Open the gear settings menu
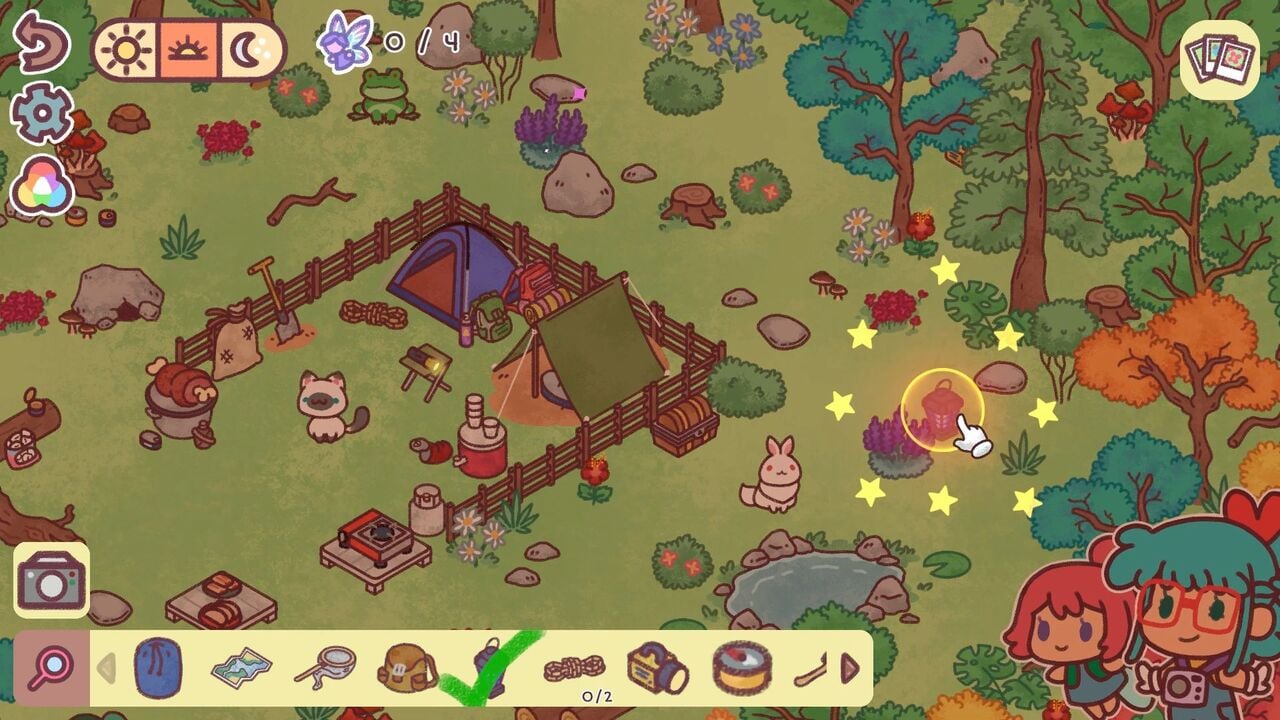Image resolution: width=1280 pixels, height=720 pixels. [x=41, y=114]
